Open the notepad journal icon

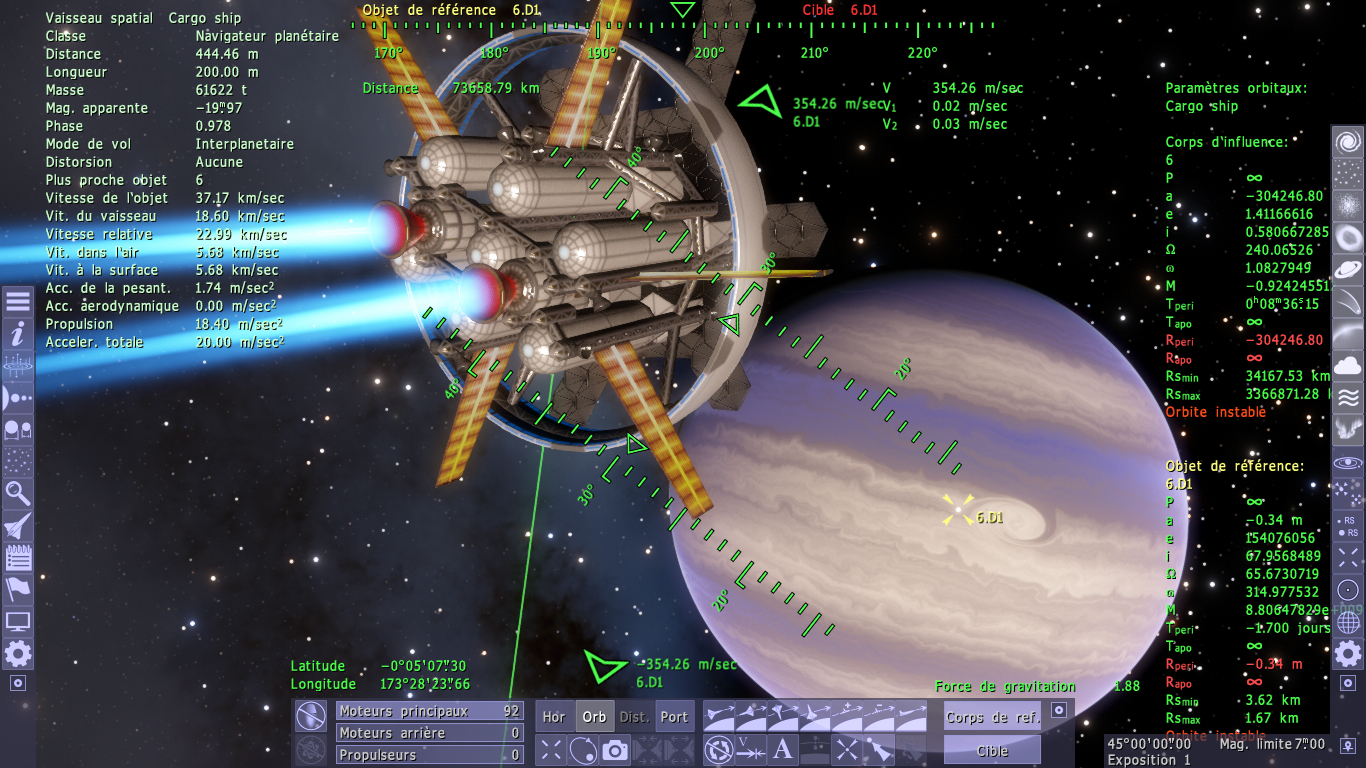(x=17, y=557)
